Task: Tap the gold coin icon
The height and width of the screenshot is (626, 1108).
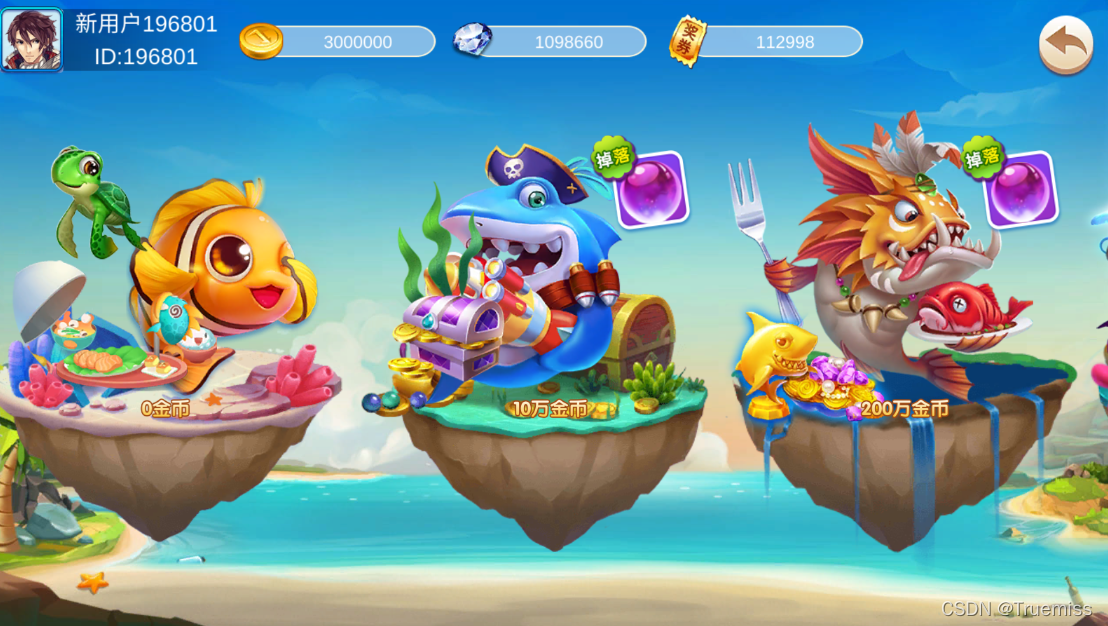Action: point(260,41)
